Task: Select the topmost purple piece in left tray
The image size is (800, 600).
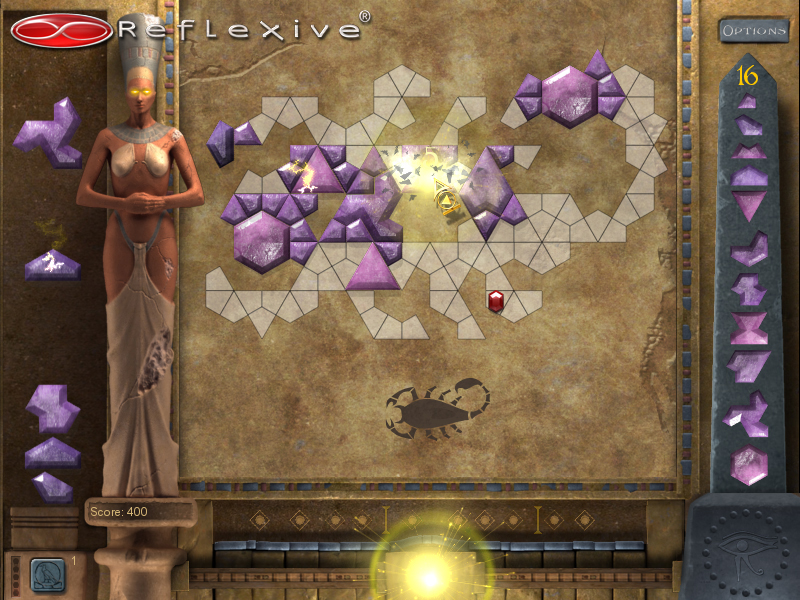Action: coord(48,132)
